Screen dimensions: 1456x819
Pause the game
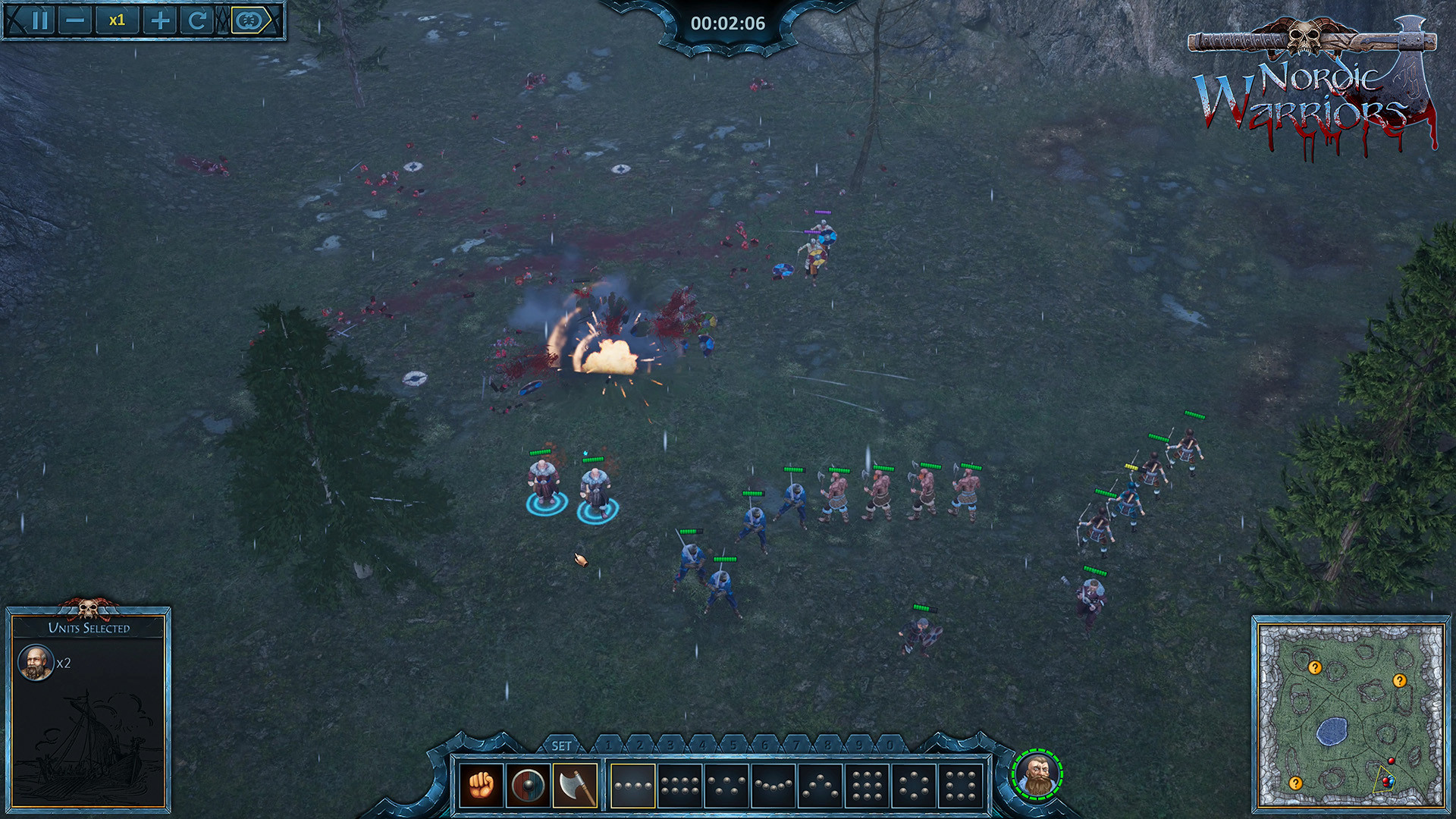click(x=39, y=20)
